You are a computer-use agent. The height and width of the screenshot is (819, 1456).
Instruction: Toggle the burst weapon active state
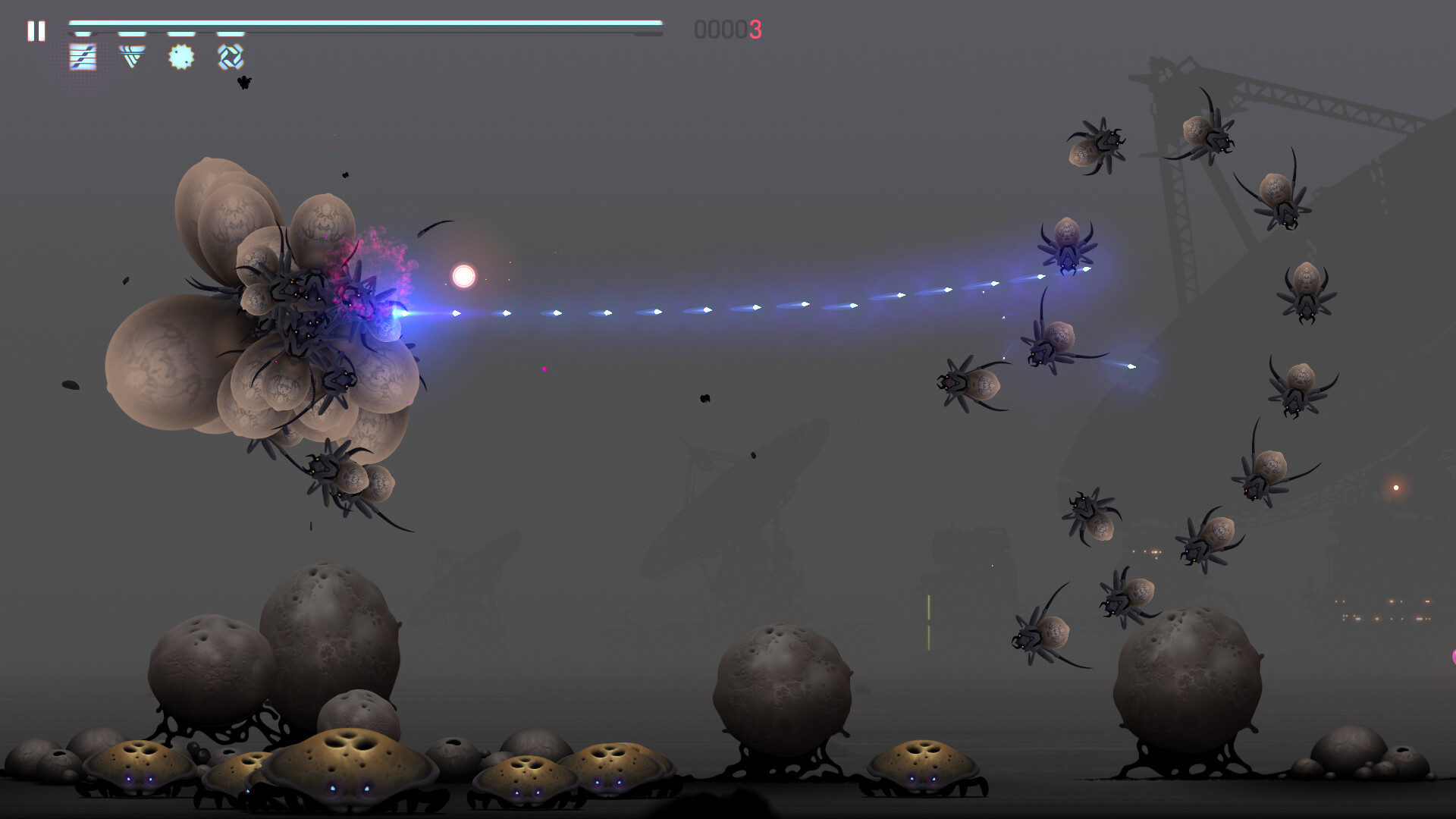coord(180,56)
